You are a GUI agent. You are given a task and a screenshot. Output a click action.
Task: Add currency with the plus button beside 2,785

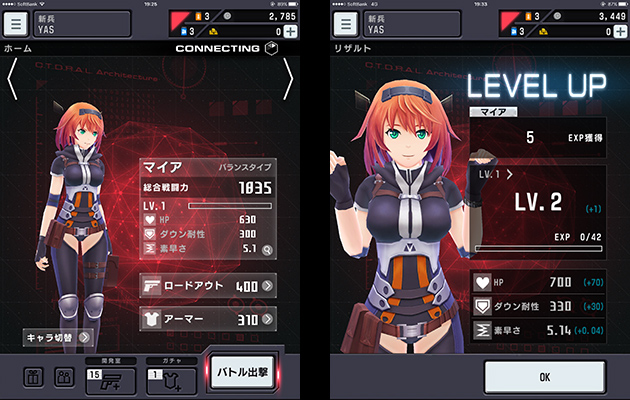(290, 32)
